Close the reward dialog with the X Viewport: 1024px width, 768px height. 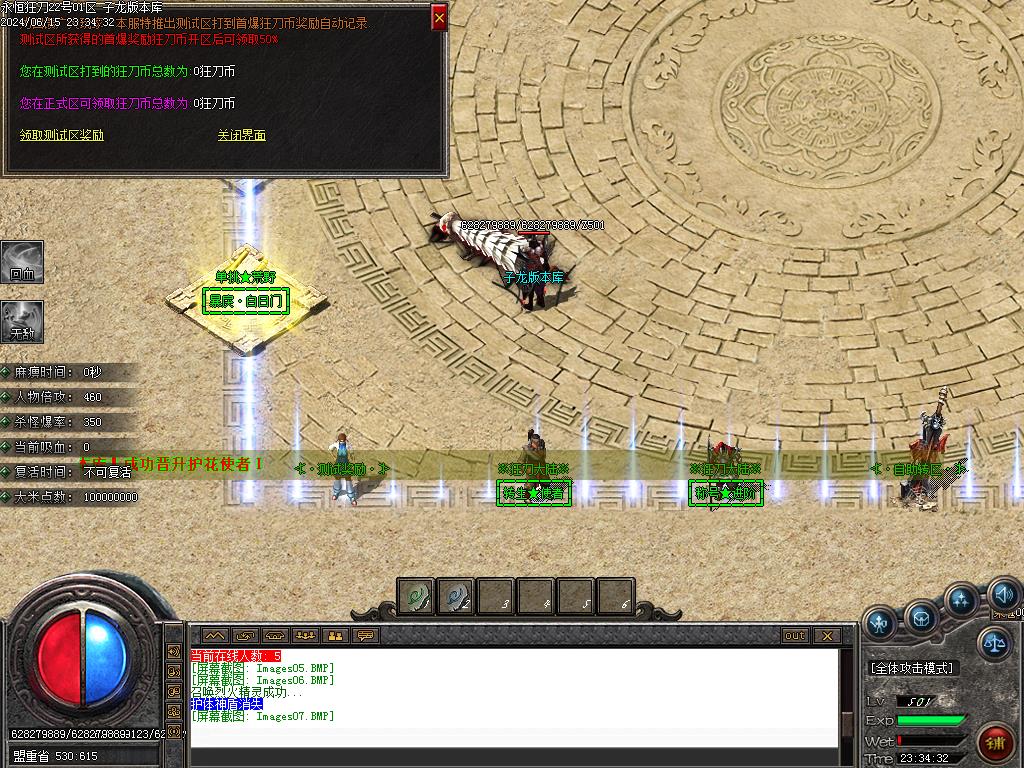[439, 17]
